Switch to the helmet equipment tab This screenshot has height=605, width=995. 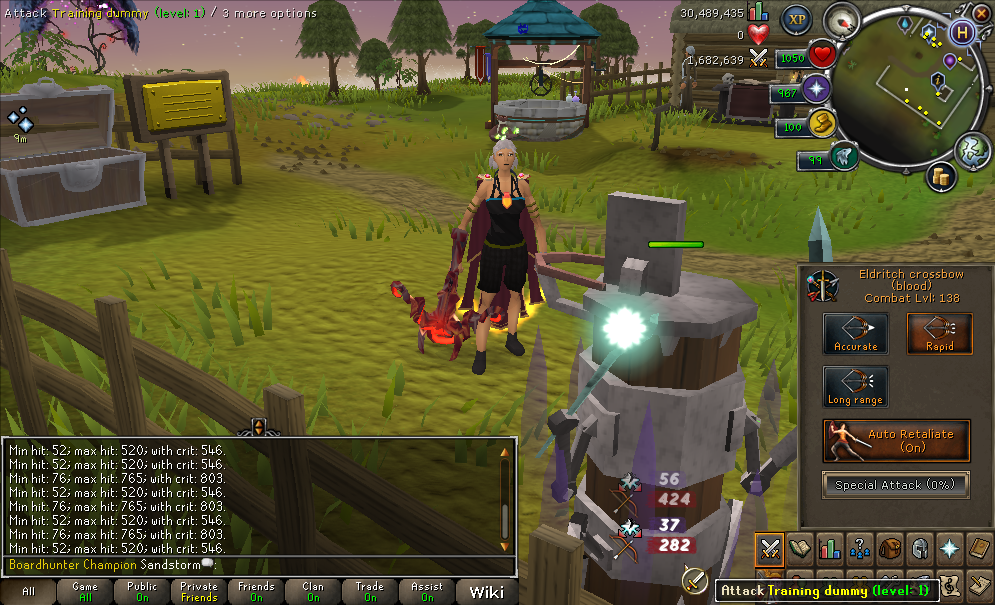[919, 547]
